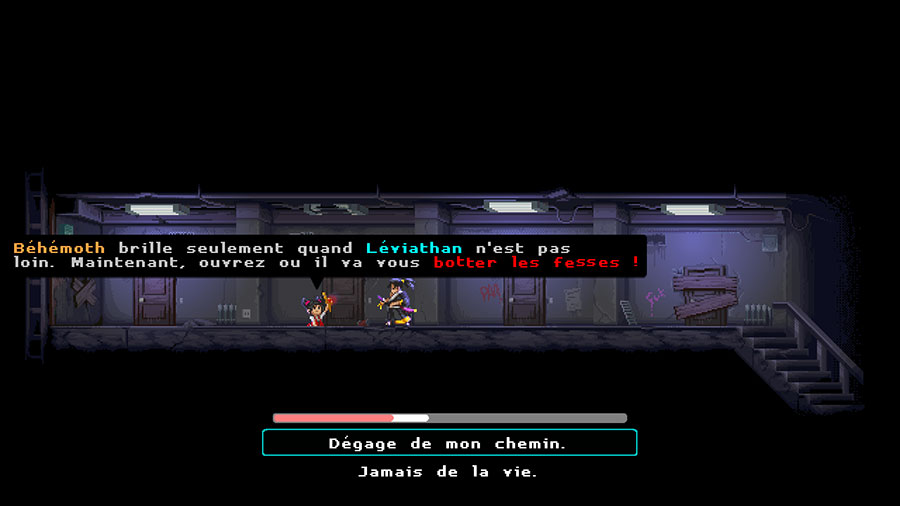Viewport: 900px width, 506px height.
Task: Select the "Jamais de la vie." response
Action: point(449,472)
